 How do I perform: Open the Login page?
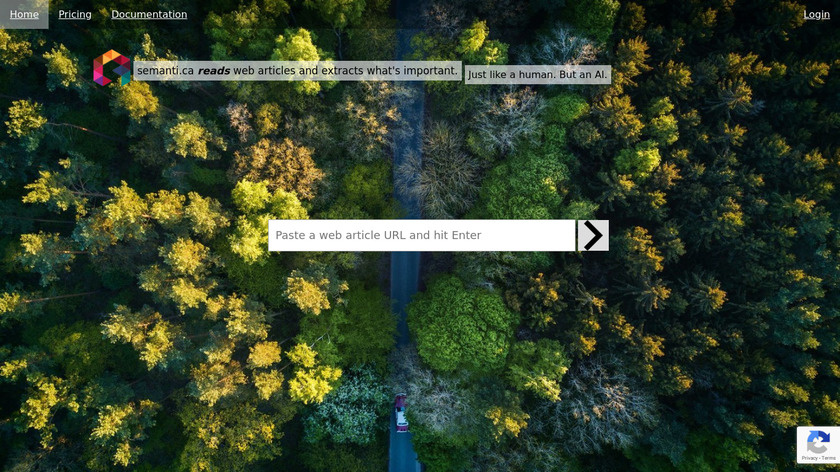(816, 14)
